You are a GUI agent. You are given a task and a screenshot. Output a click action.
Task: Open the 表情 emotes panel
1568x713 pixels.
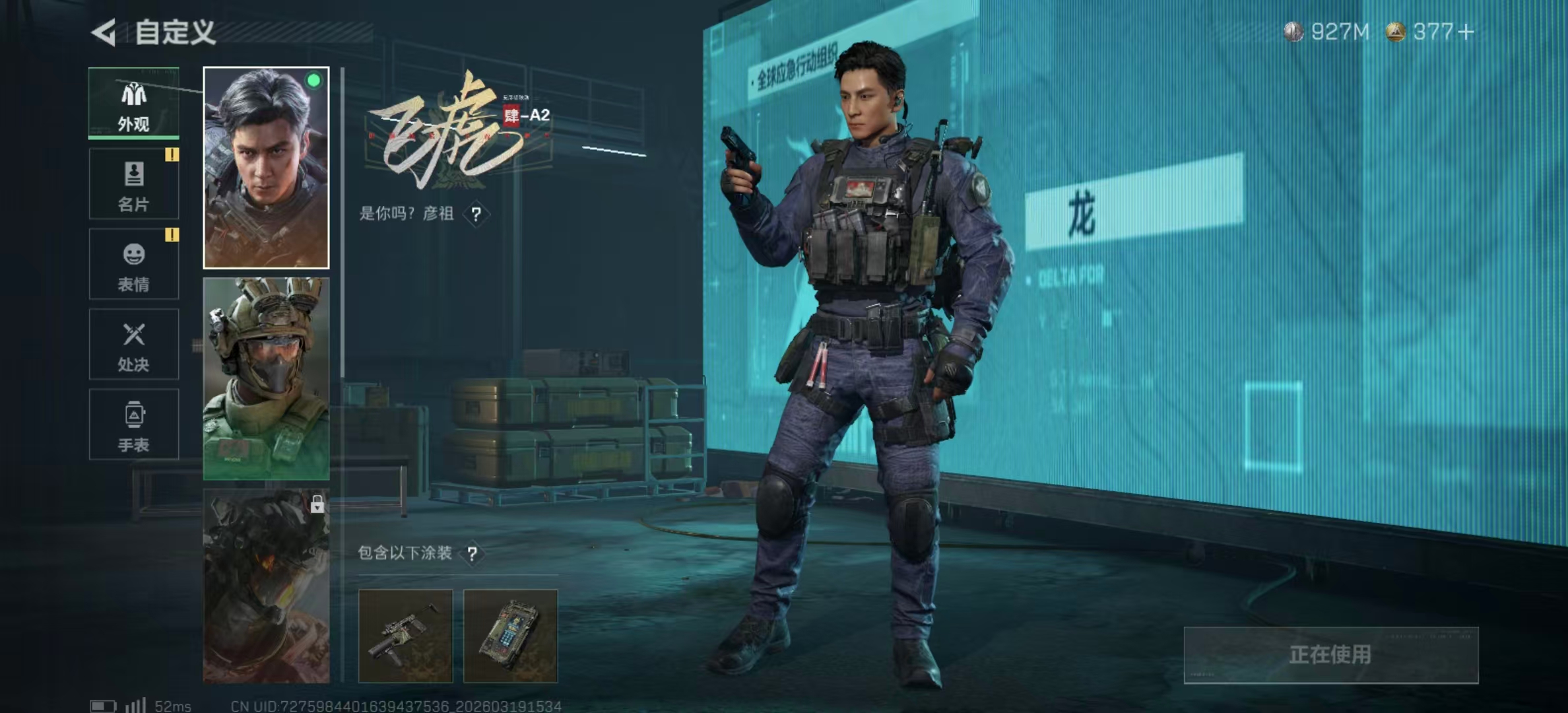click(x=133, y=264)
